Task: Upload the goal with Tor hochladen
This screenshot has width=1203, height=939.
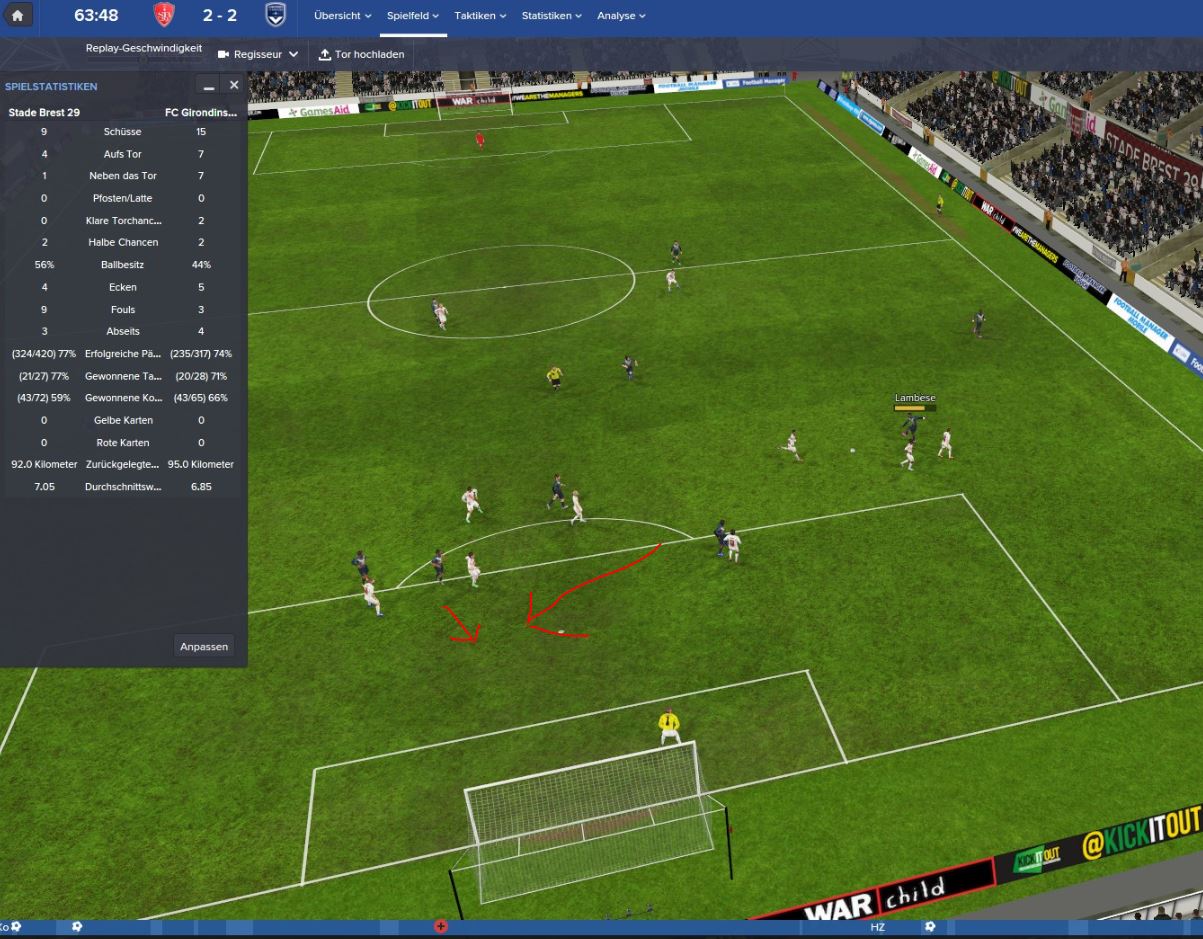Action: (x=361, y=54)
